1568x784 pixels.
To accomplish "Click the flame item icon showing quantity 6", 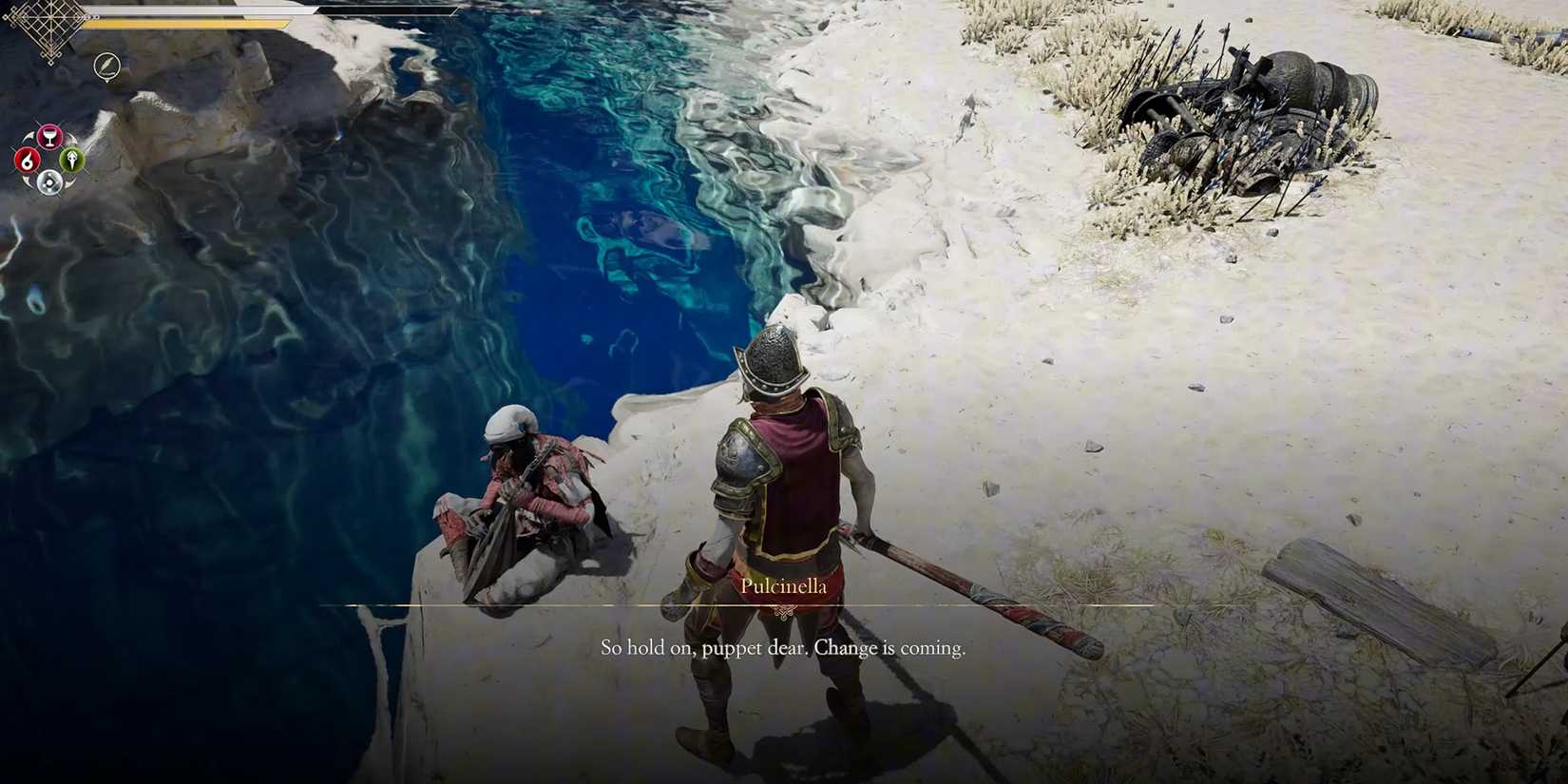I will pos(29,161).
